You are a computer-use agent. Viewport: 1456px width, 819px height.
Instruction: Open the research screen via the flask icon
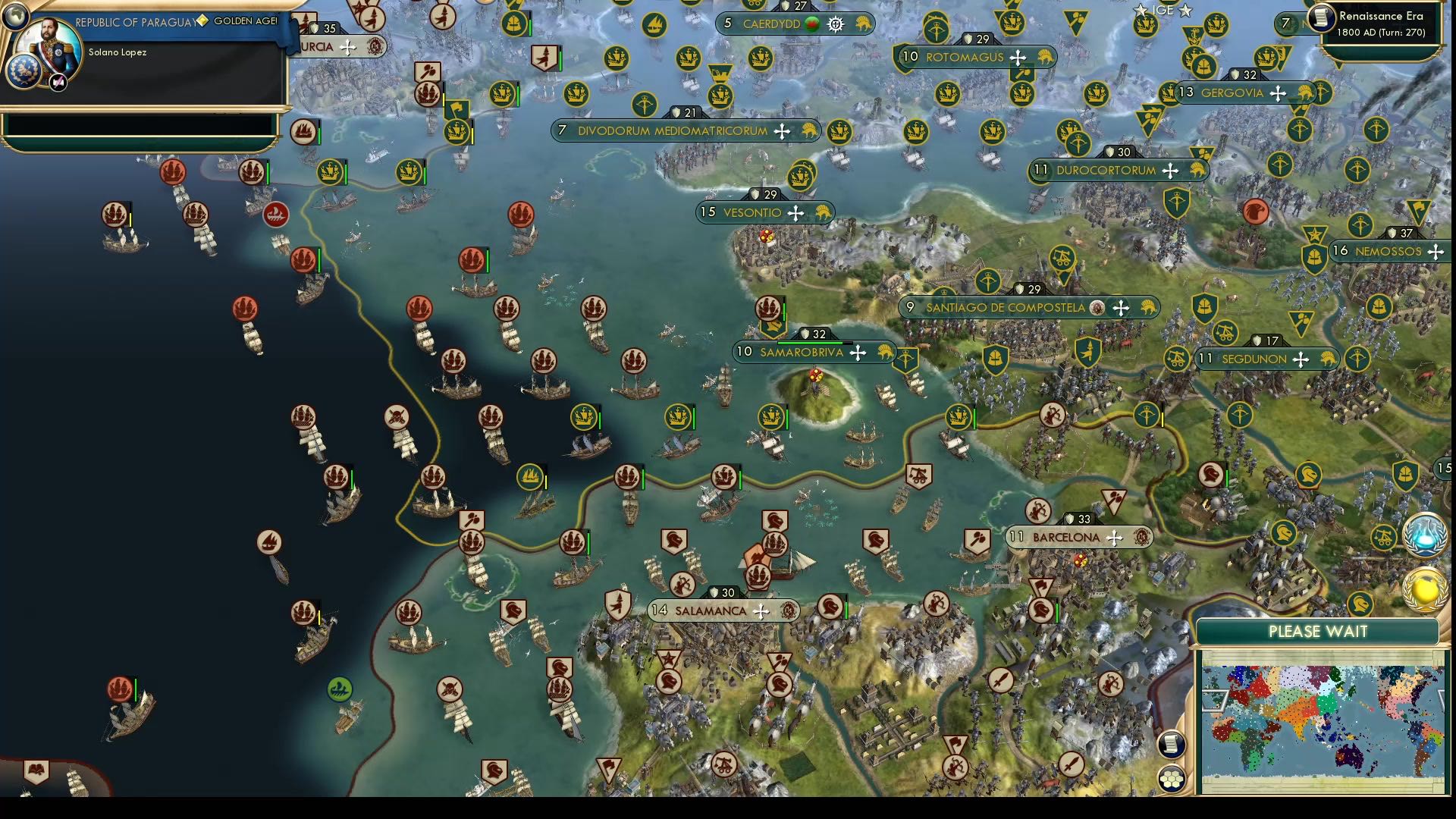click(x=1424, y=535)
